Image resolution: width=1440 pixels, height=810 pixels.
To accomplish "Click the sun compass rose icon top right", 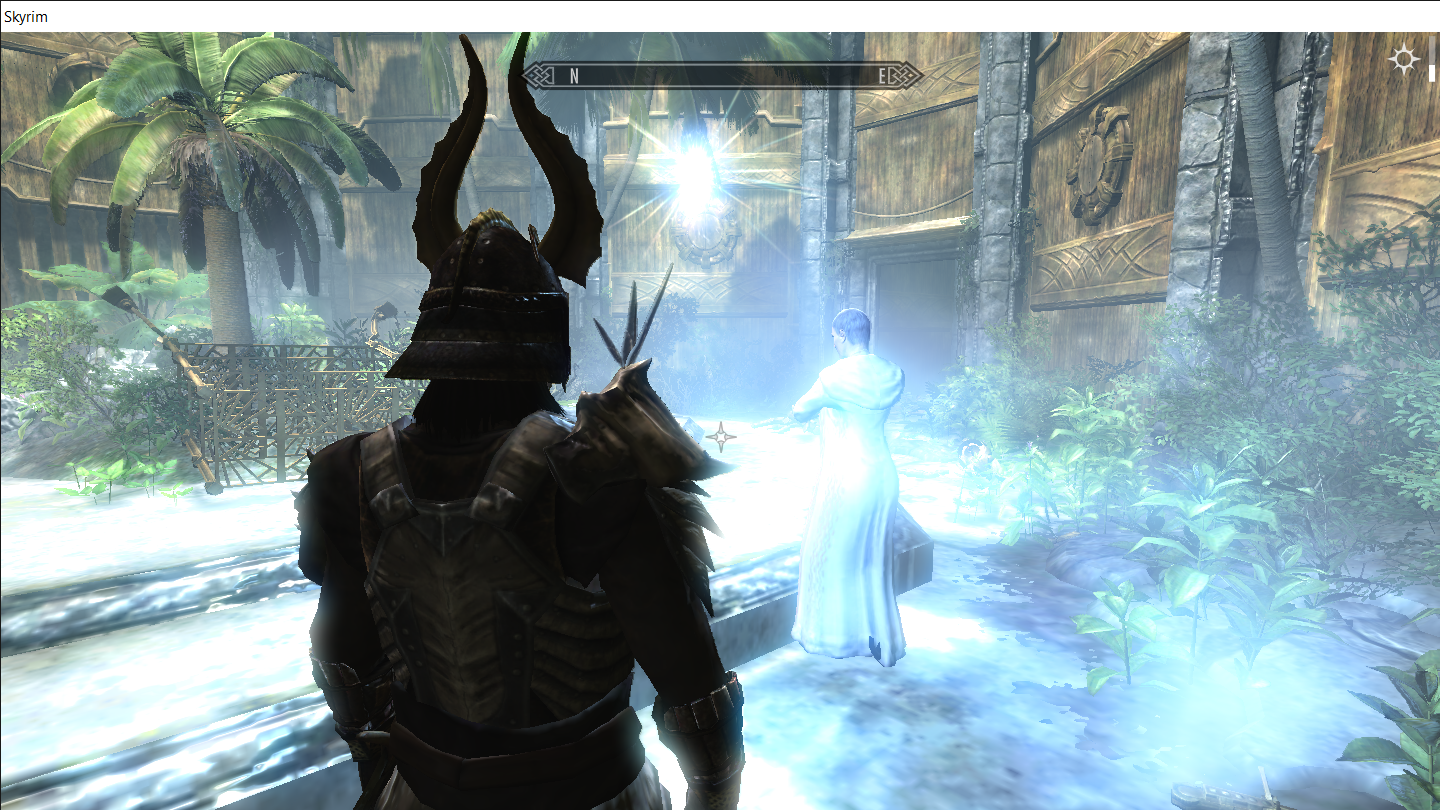I will [x=1405, y=59].
